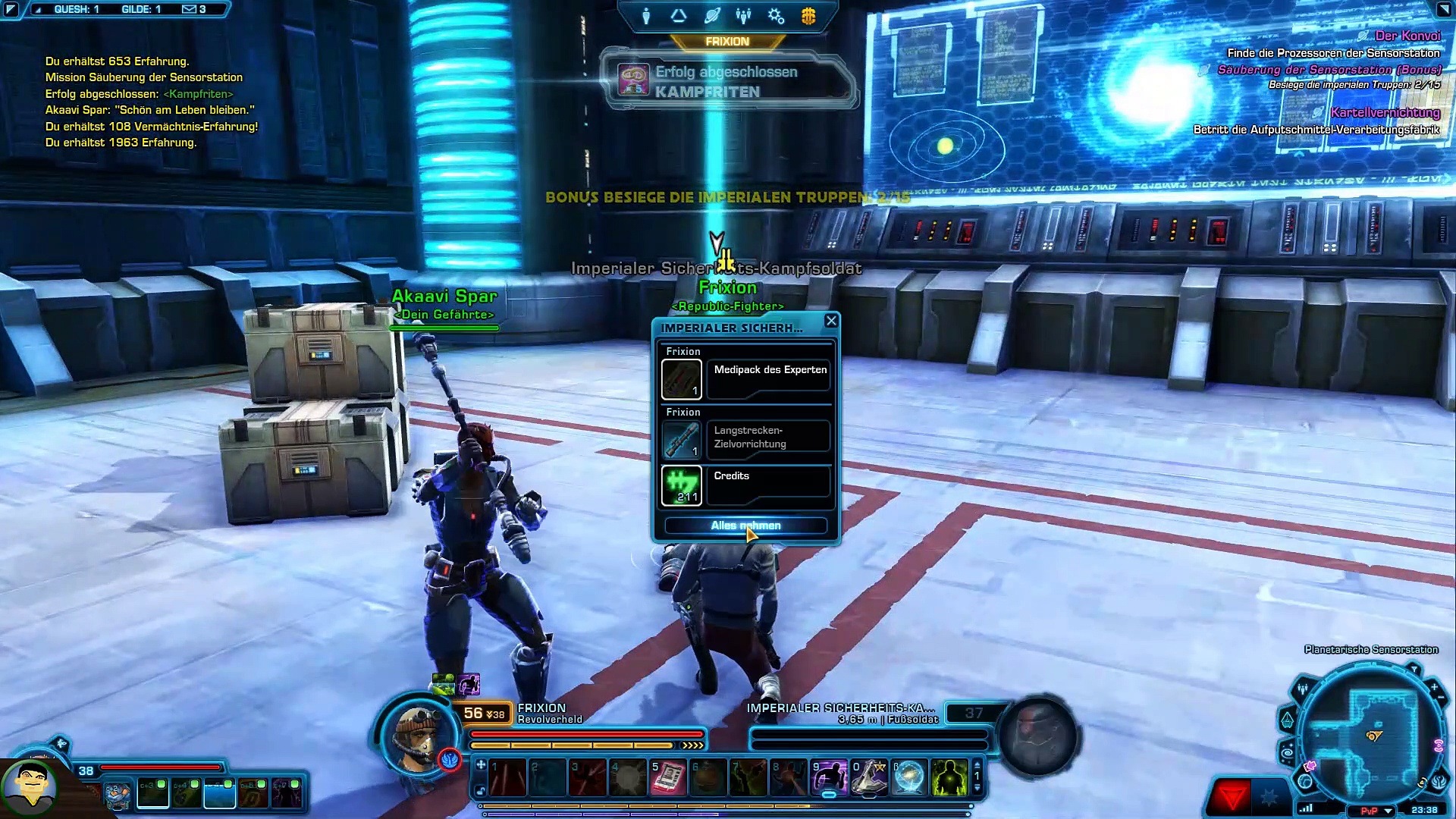Viewport: 1456px width, 819px height.
Task: Open the gear settings menu
Action: point(776,16)
